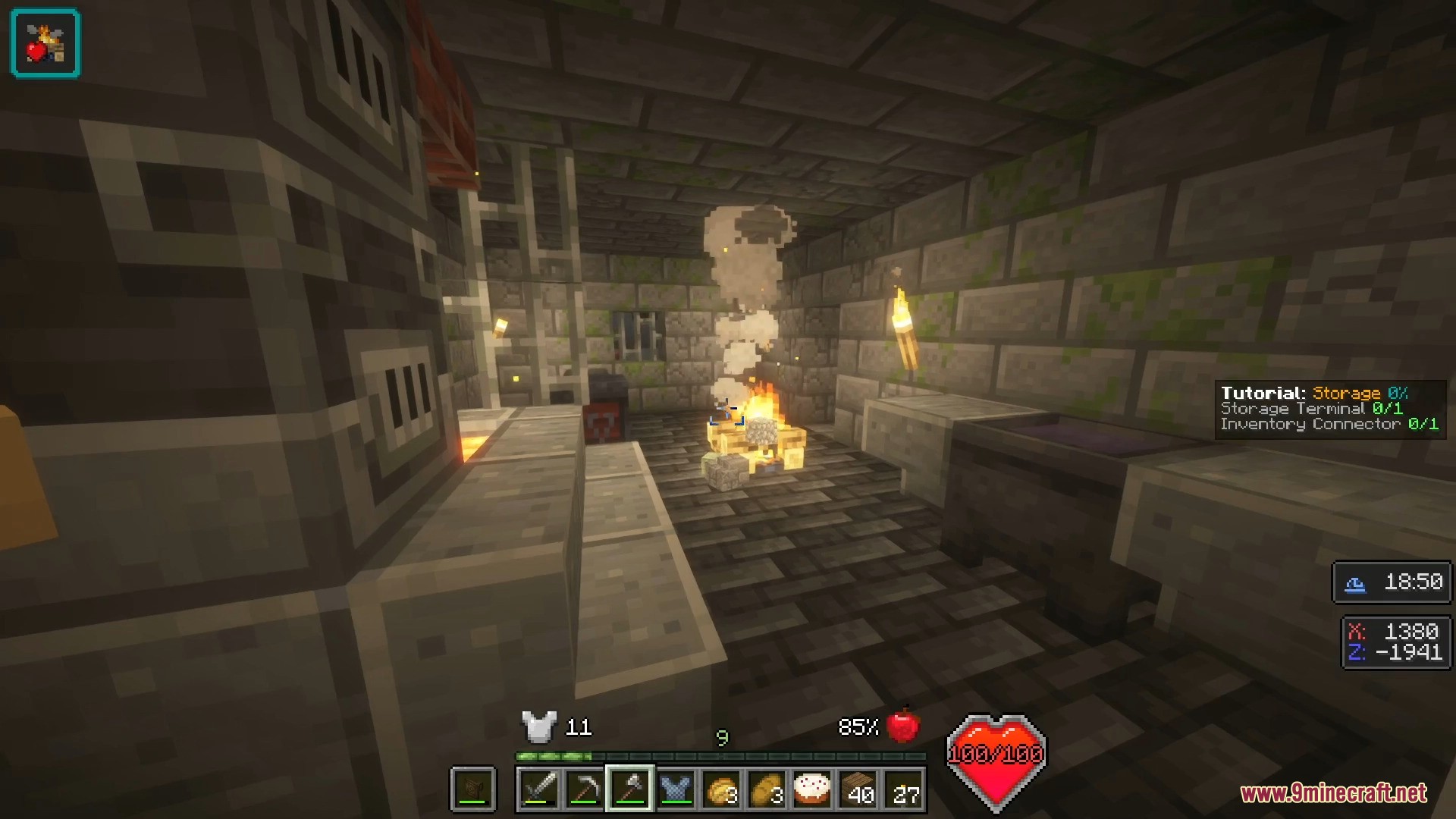Click the campfire heart status effect icon

(45, 43)
